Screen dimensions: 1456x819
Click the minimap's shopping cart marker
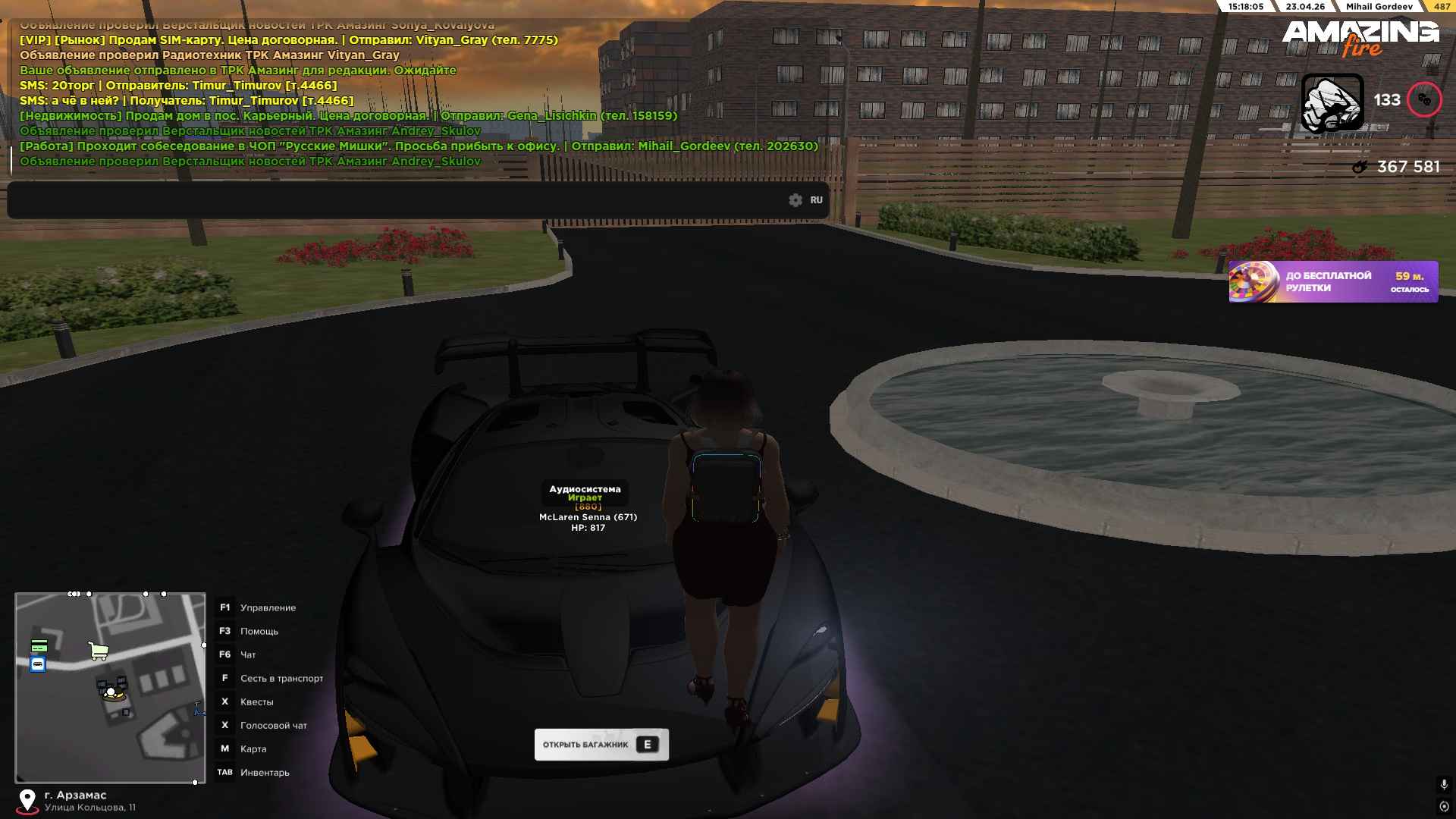pos(99,651)
